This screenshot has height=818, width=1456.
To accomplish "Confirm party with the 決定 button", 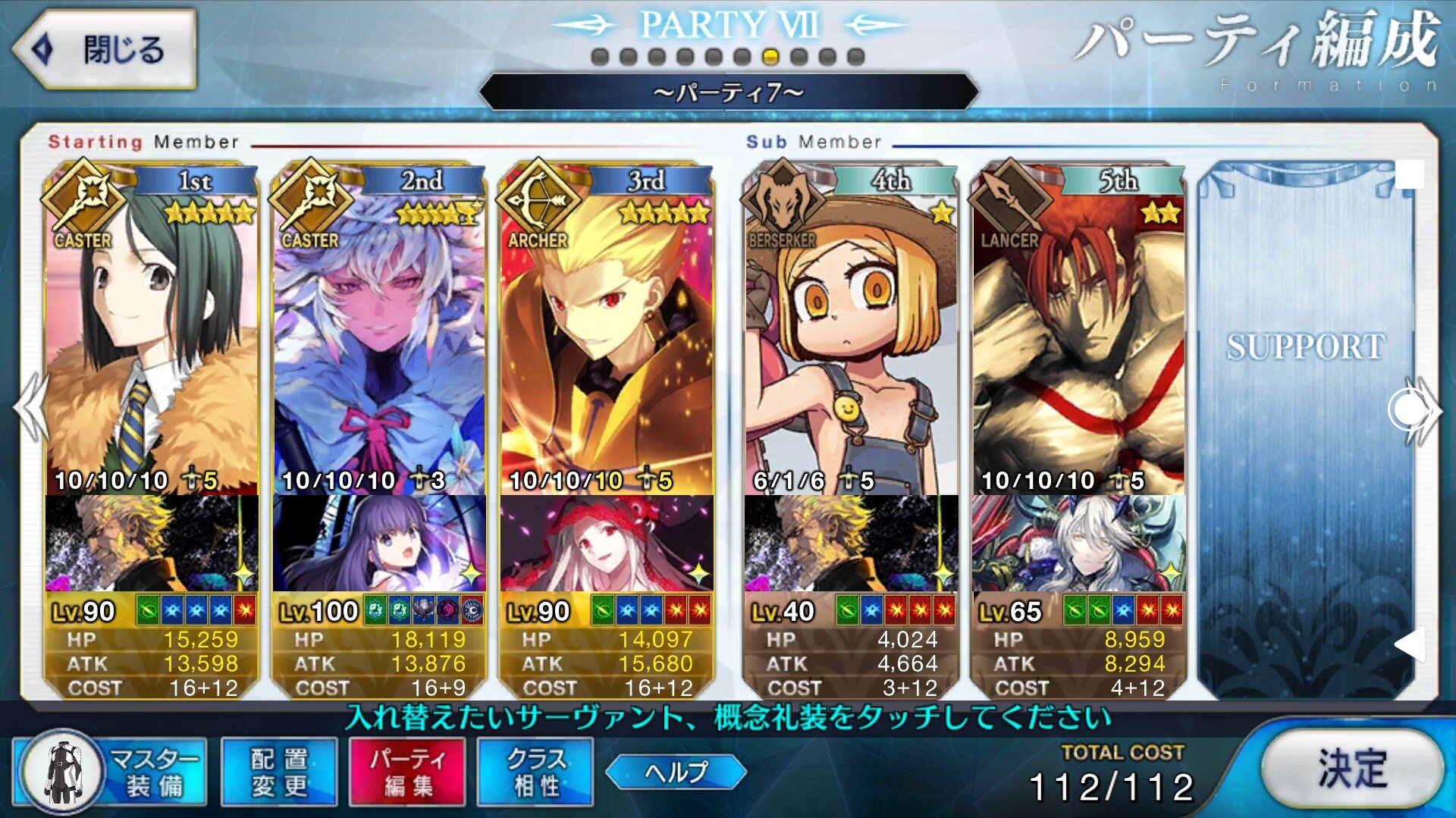I will pyautogui.click(x=1352, y=769).
